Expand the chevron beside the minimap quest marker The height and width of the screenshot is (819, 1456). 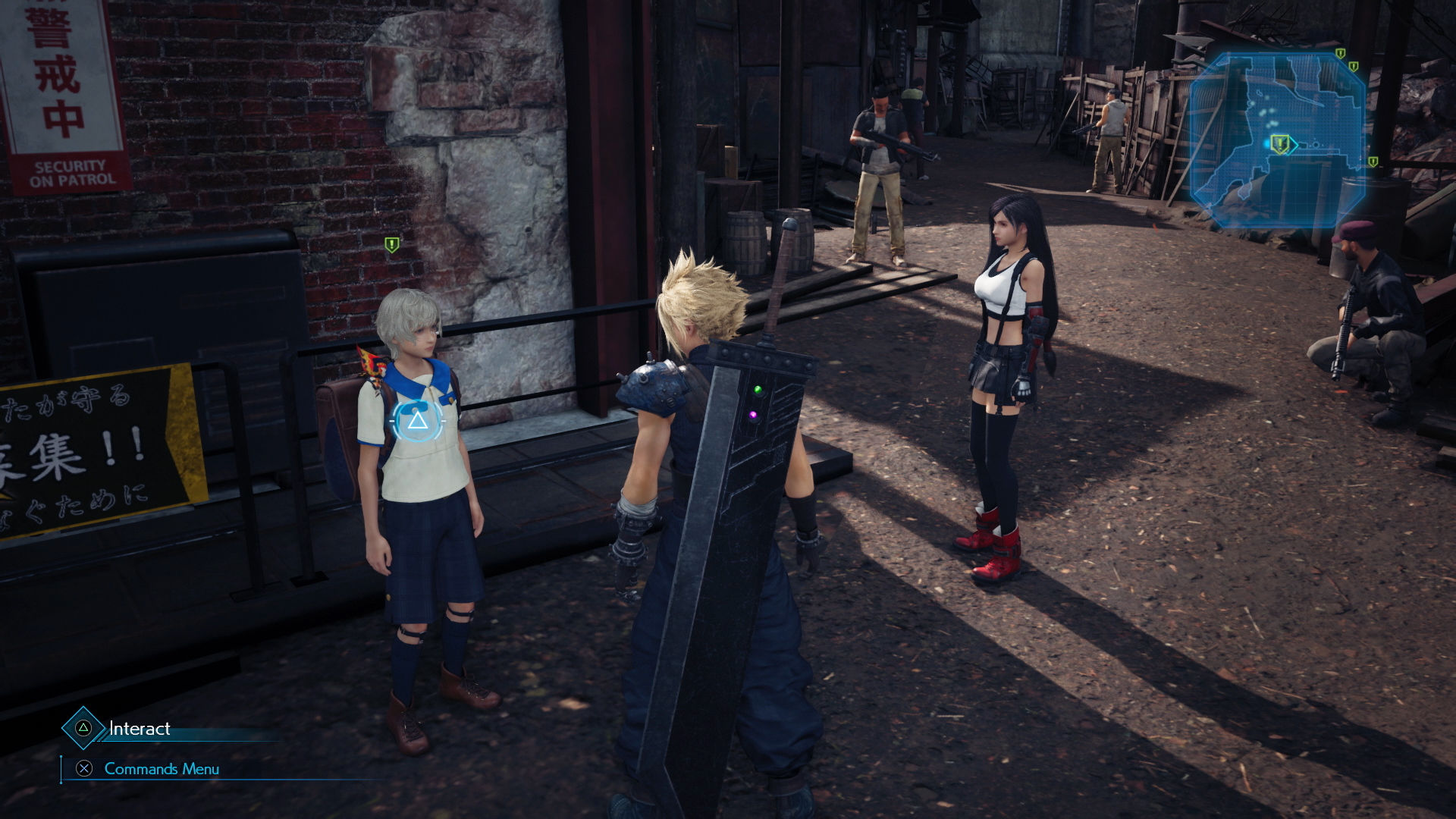pos(1294,145)
